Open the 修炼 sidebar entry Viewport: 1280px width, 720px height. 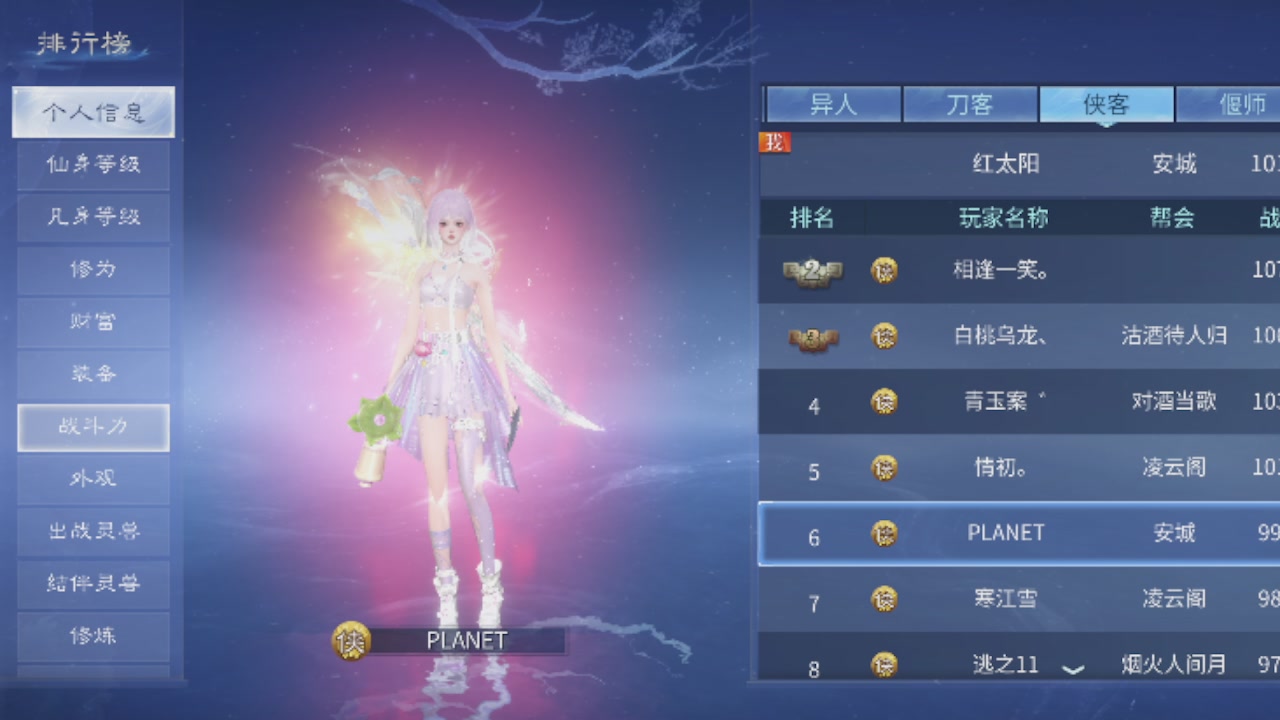pos(93,635)
